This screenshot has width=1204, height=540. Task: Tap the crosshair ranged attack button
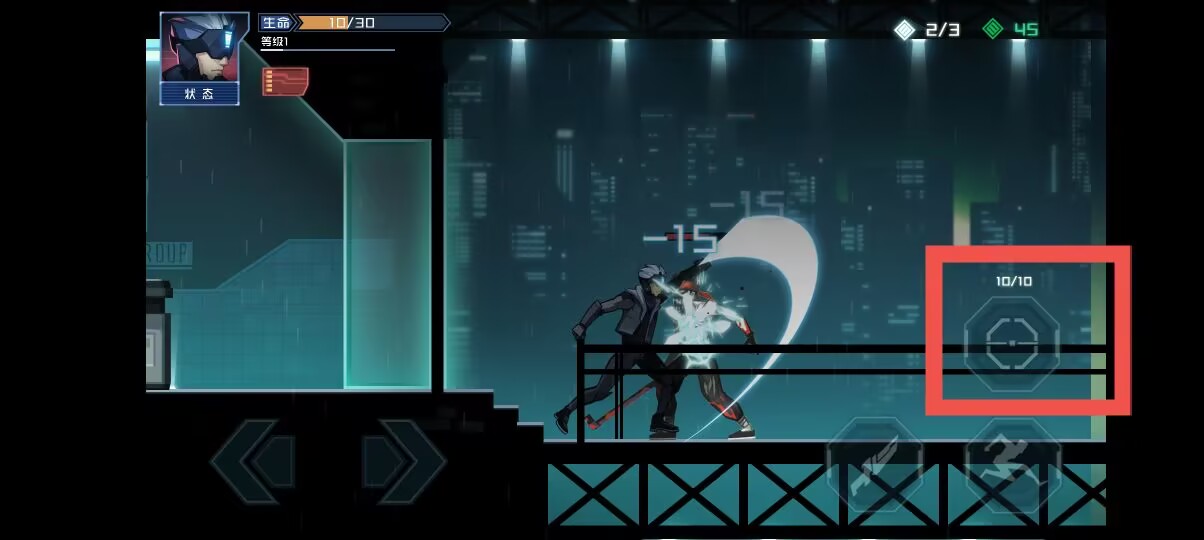point(1011,343)
